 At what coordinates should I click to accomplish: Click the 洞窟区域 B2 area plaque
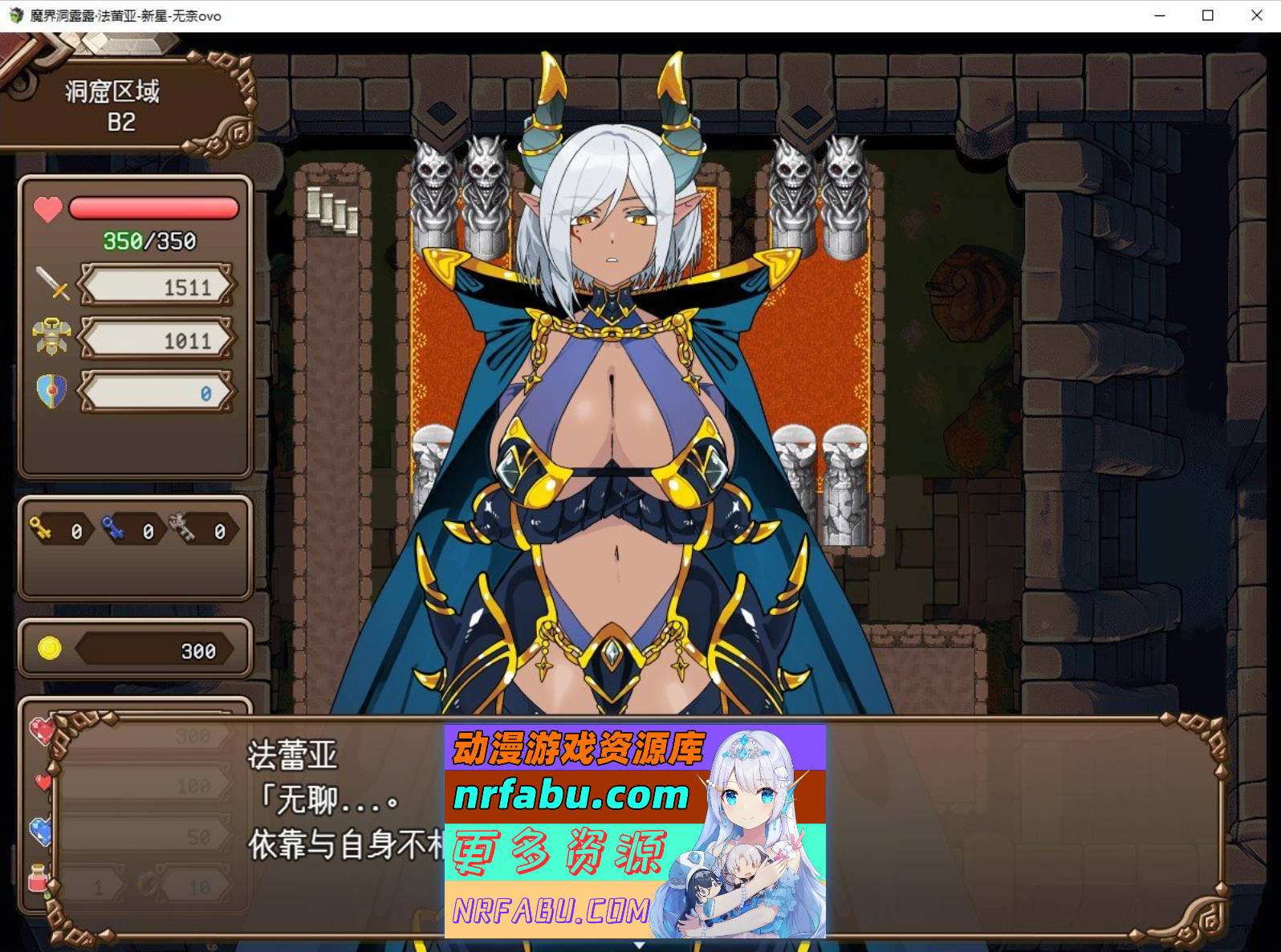tap(112, 104)
